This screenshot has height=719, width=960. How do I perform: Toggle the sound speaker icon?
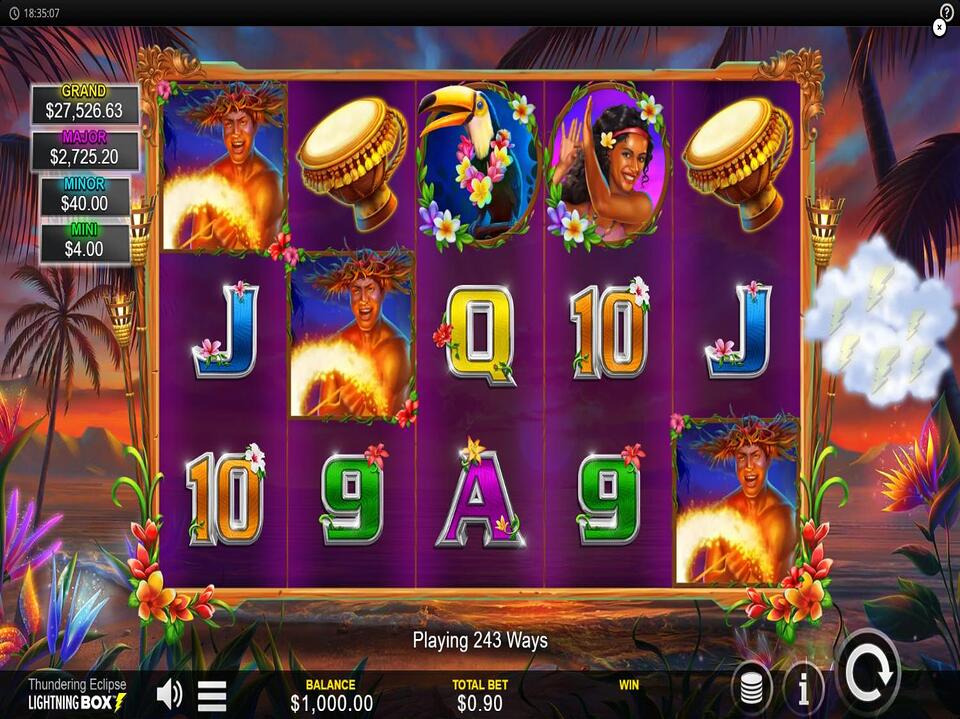[x=170, y=693]
